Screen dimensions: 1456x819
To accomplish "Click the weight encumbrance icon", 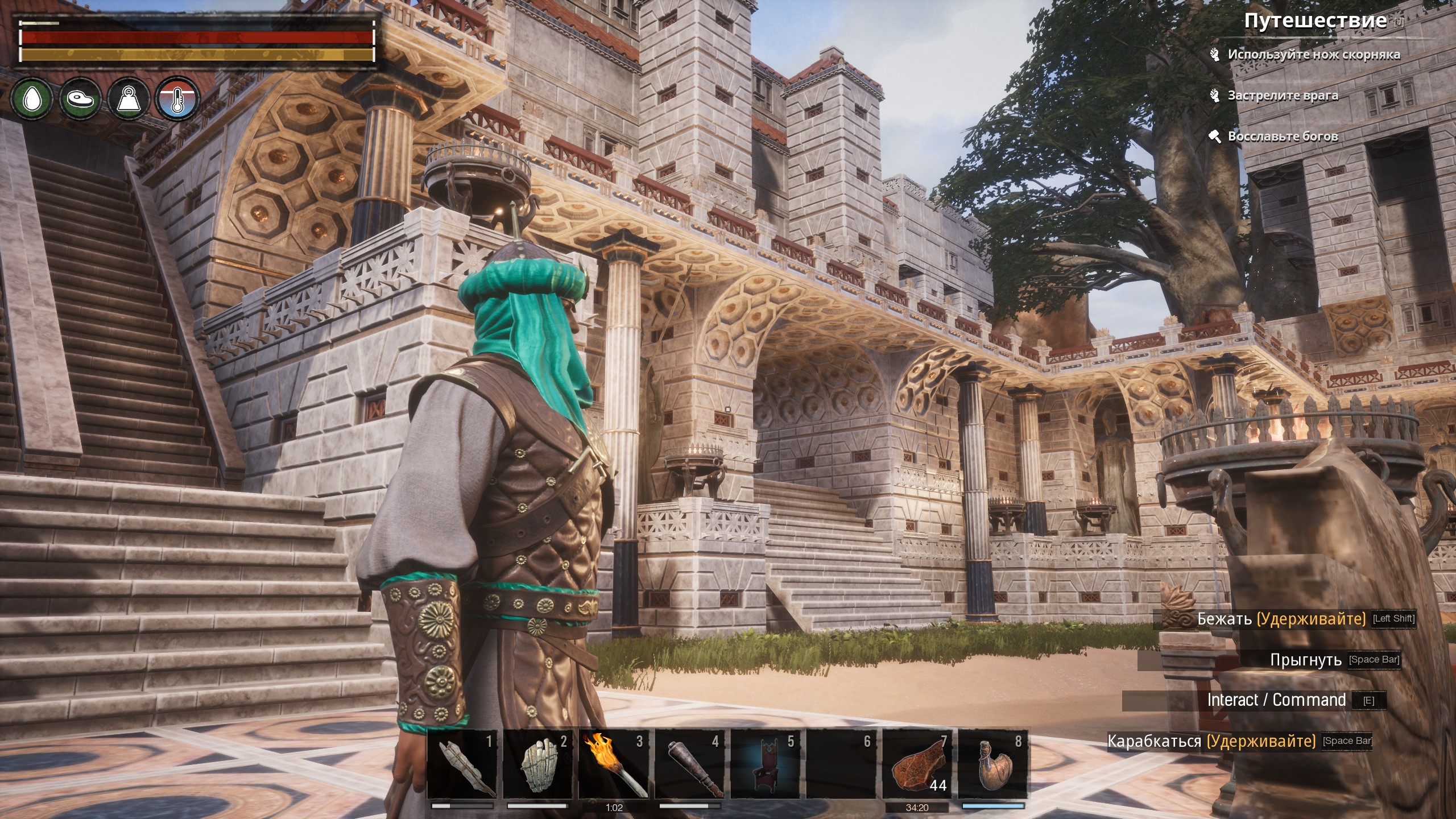I will click(129, 100).
